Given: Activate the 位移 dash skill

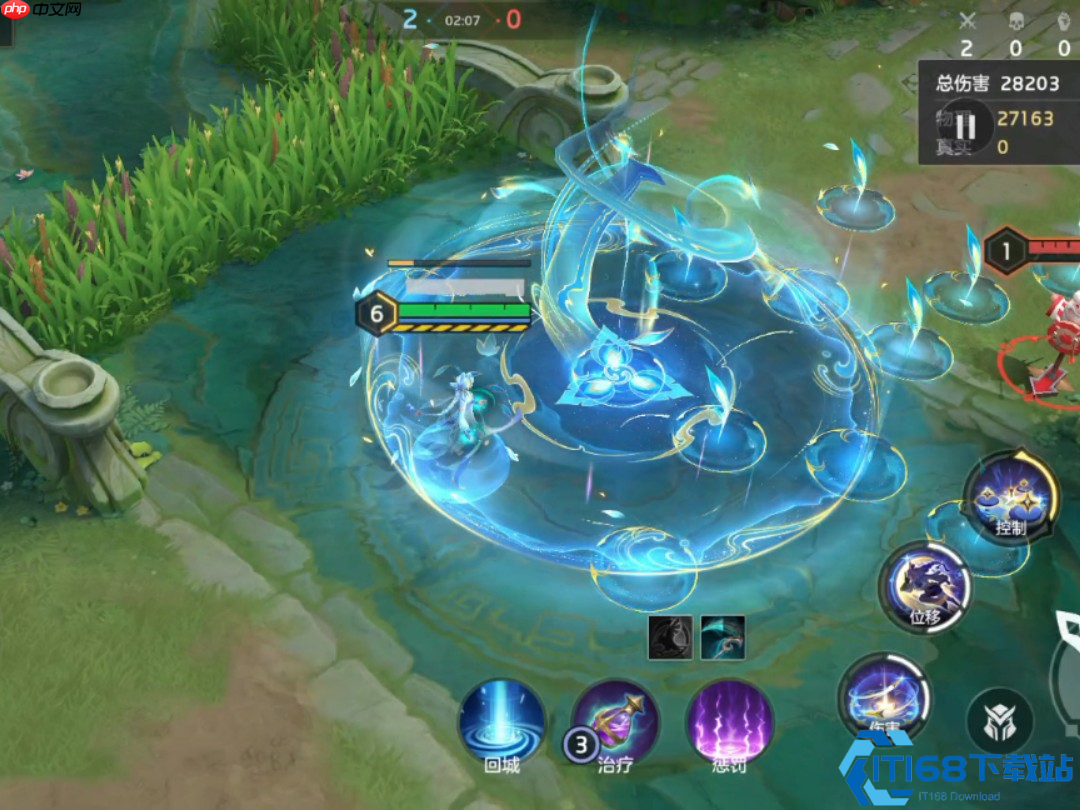Looking at the screenshot, I should point(925,586).
